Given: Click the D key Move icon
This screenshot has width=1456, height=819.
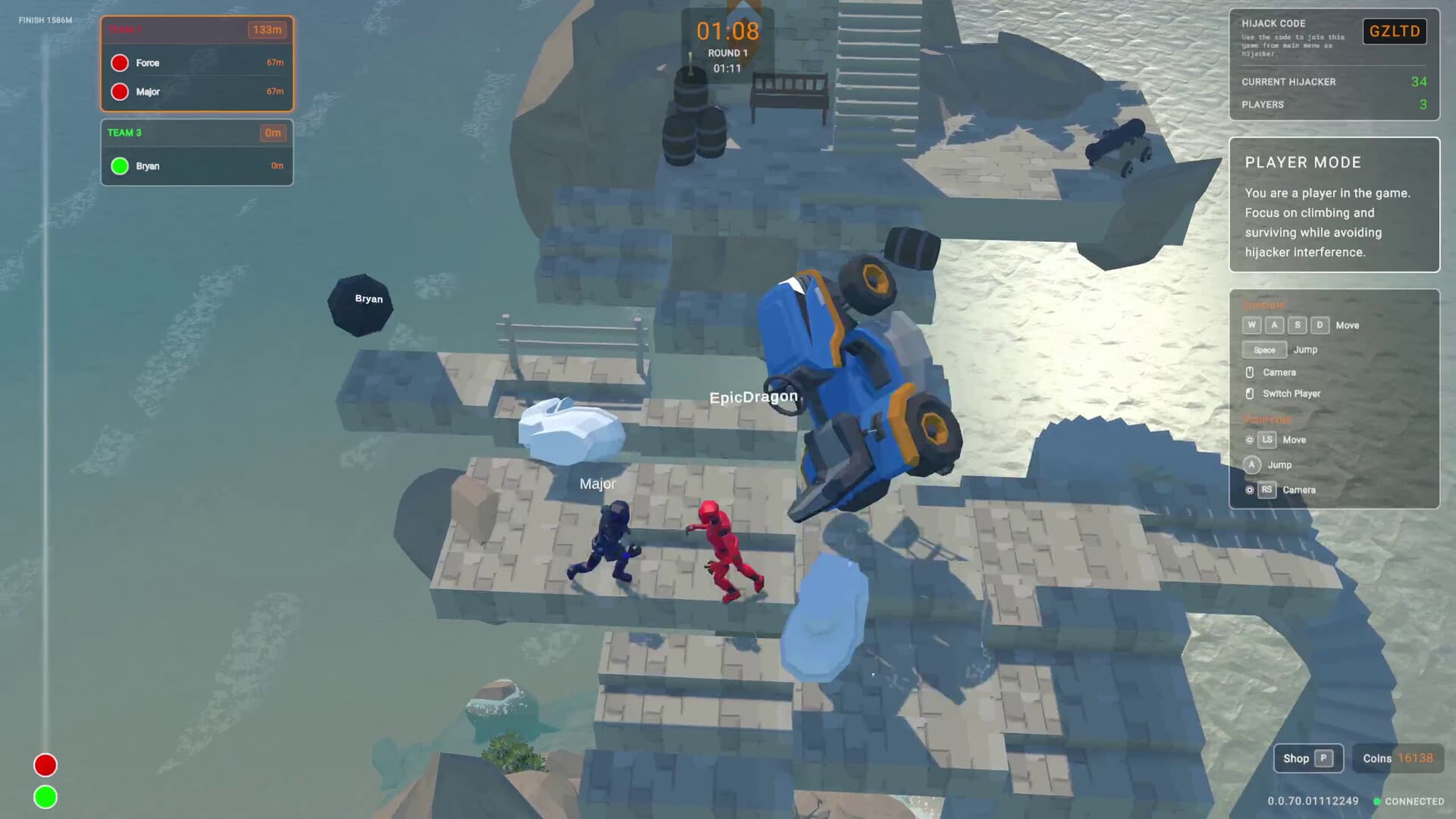Looking at the screenshot, I should point(1319,325).
